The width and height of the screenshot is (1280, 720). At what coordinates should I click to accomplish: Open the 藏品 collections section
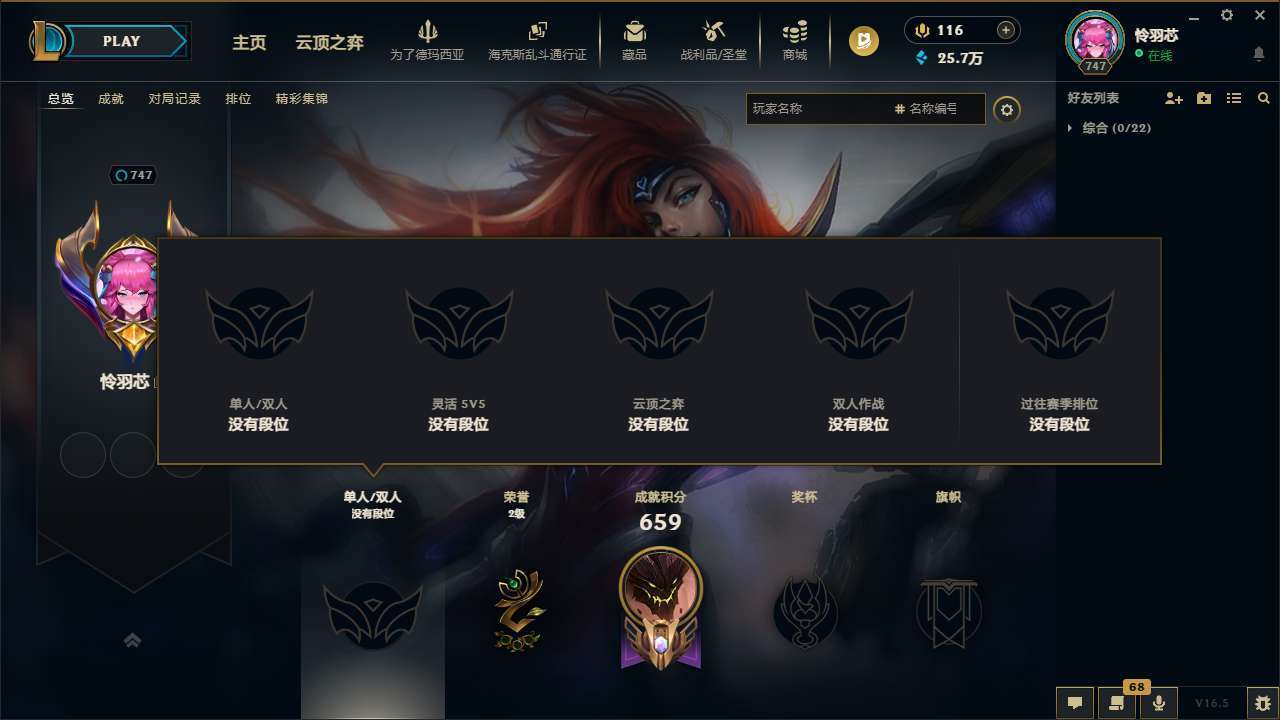[x=634, y=40]
